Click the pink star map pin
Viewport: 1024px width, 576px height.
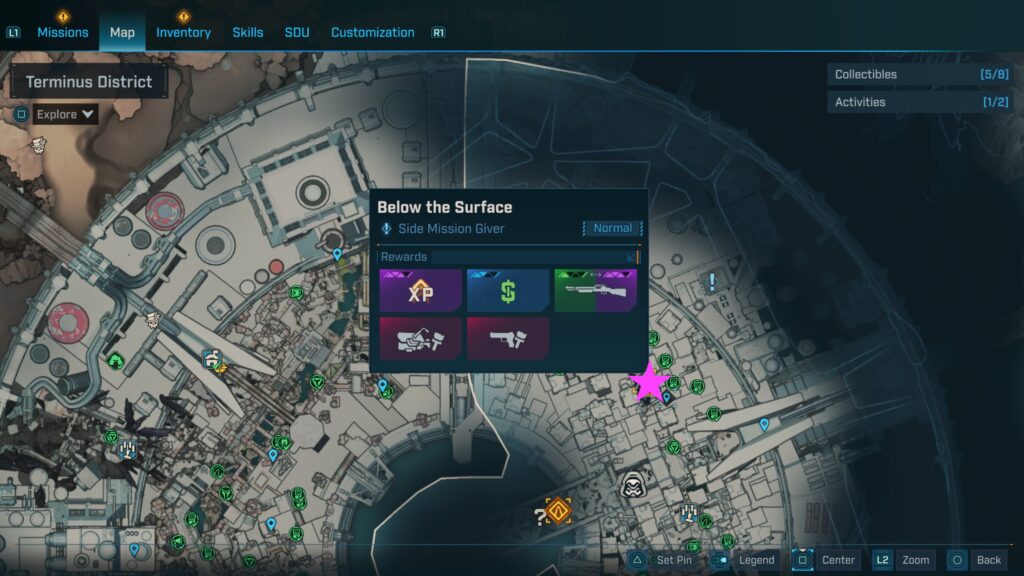650,382
